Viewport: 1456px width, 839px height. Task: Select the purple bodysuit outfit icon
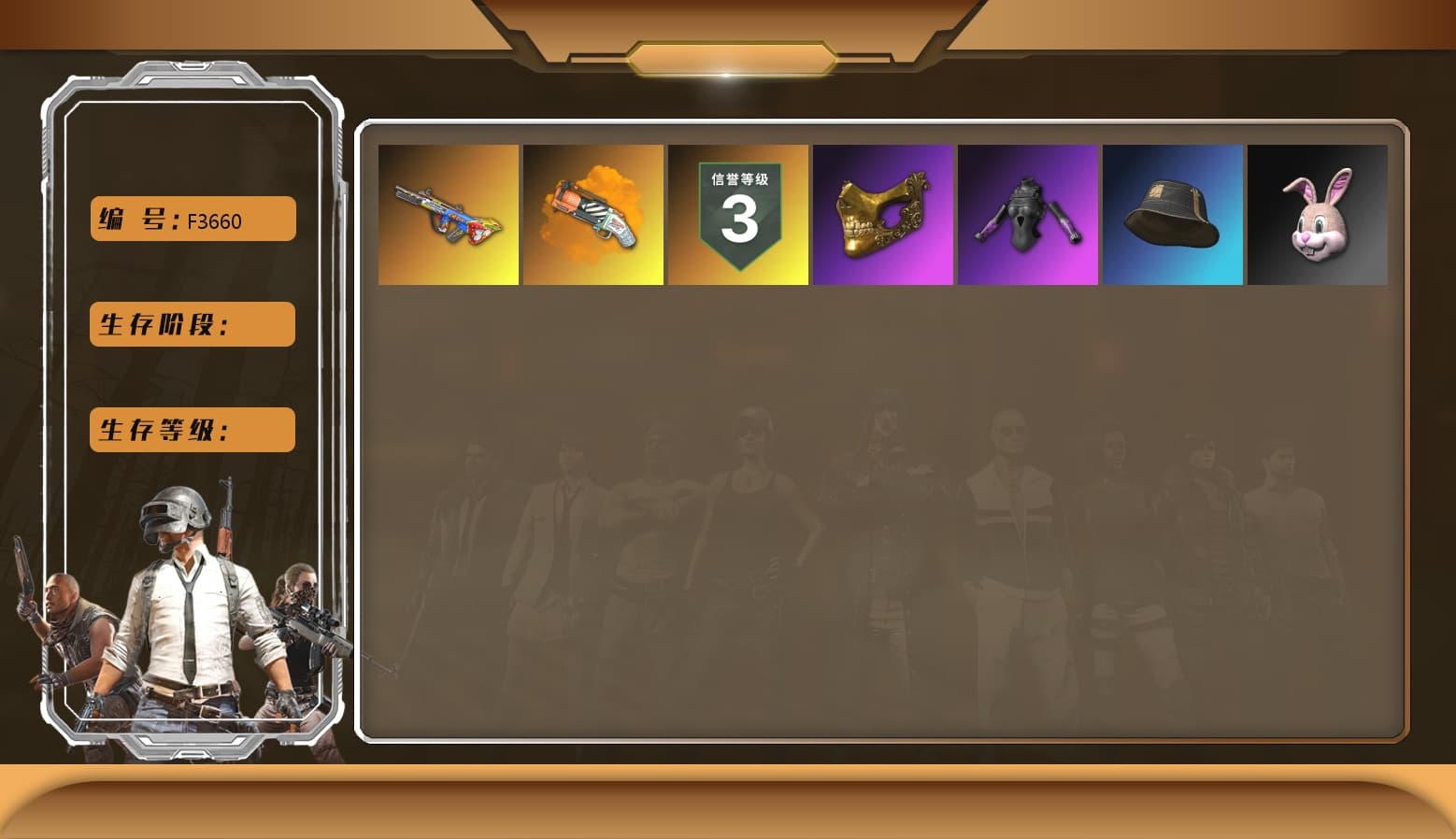pyautogui.click(x=1028, y=214)
